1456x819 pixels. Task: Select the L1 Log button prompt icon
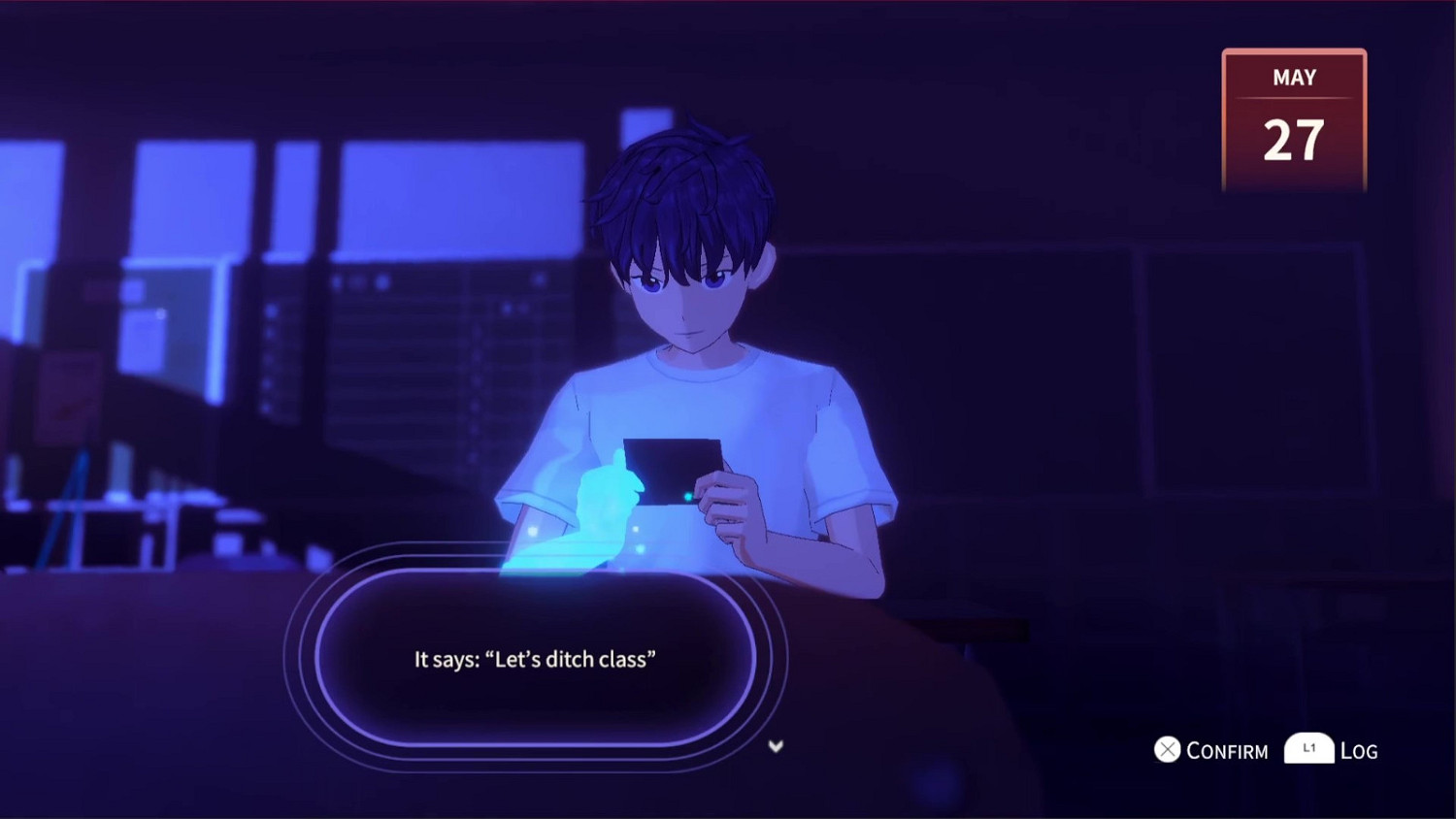1307,748
